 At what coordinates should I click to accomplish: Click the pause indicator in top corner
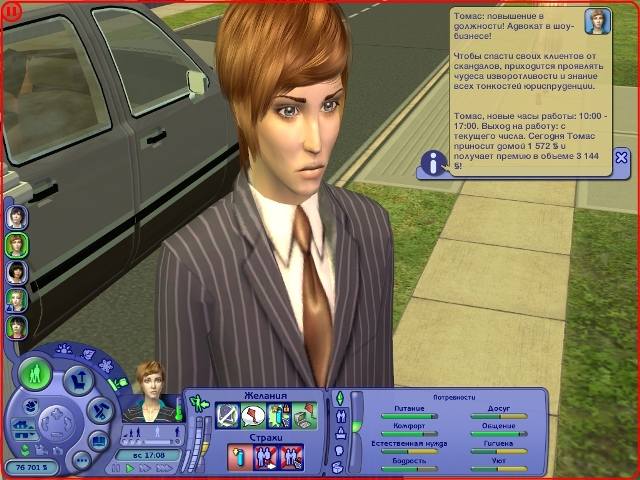pyautogui.click(x=13, y=10)
